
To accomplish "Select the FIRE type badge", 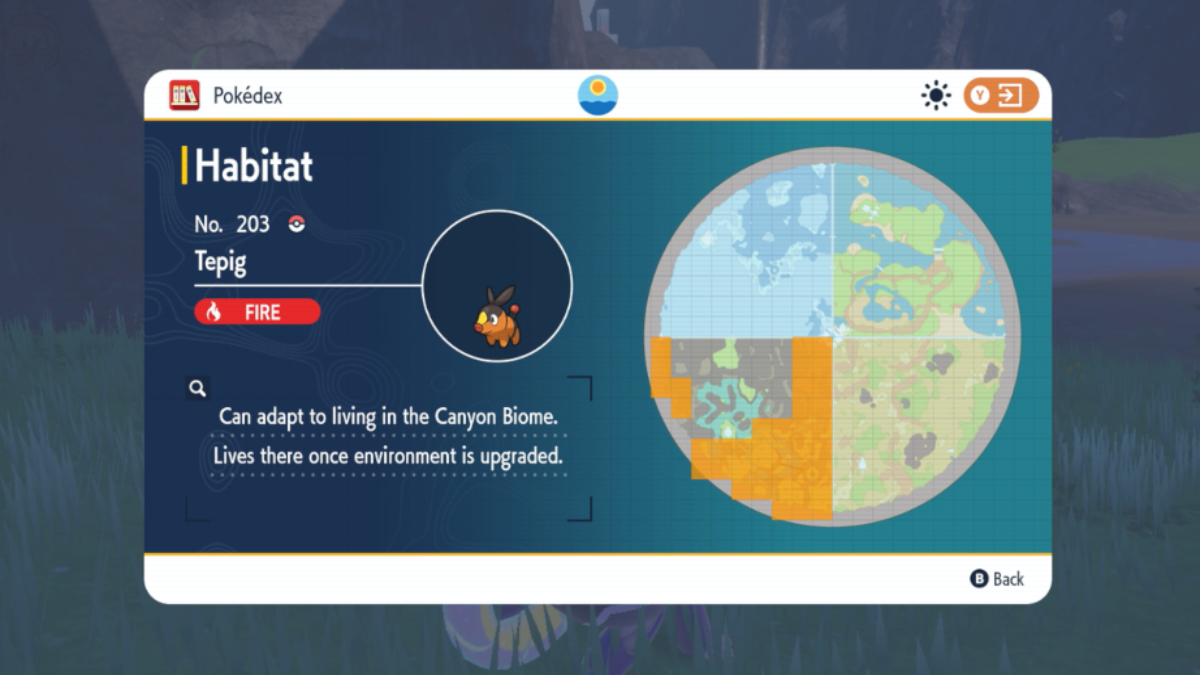I will pos(257,312).
